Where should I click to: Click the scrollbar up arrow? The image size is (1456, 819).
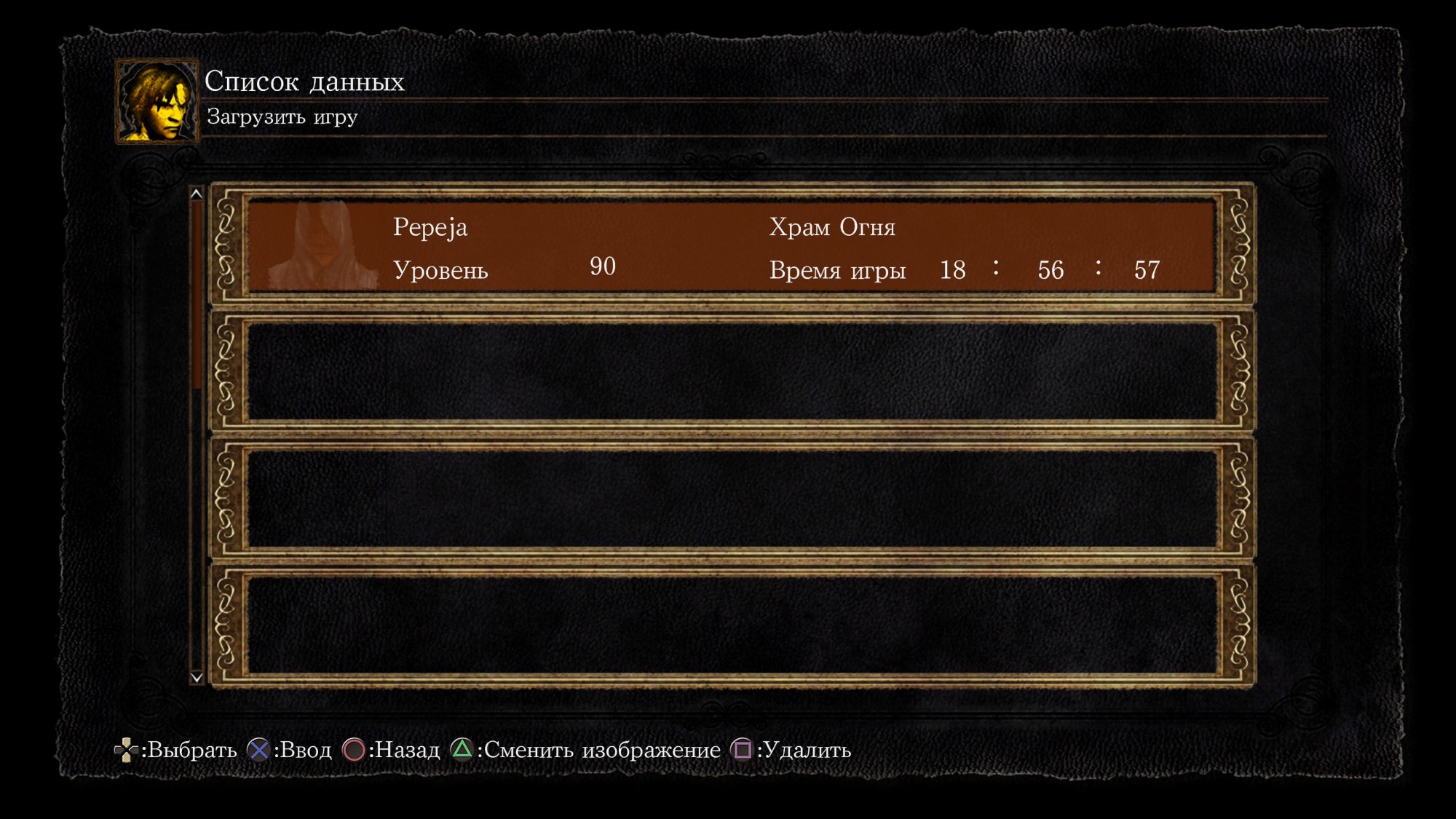click(195, 194)
